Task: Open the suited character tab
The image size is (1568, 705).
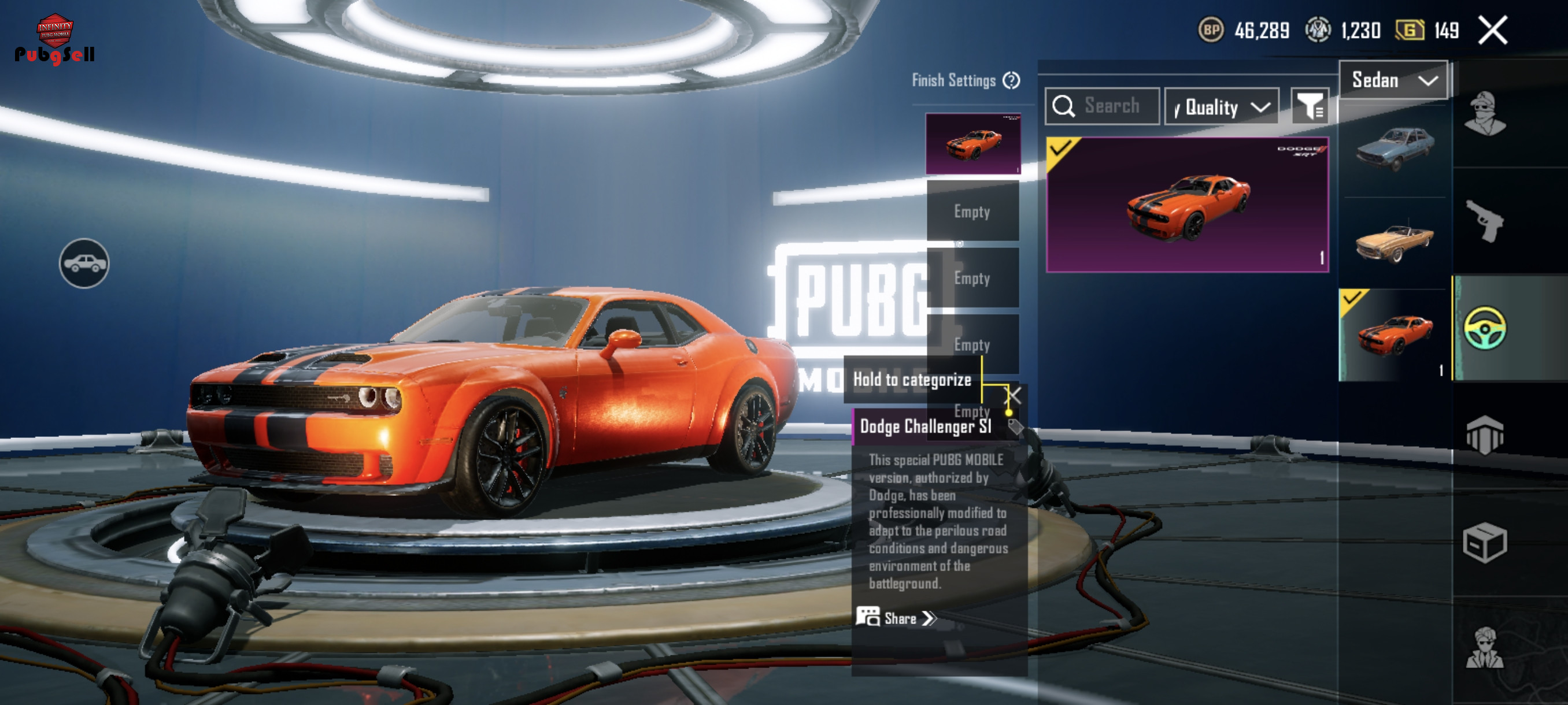Action: [x=1485, y=648]
